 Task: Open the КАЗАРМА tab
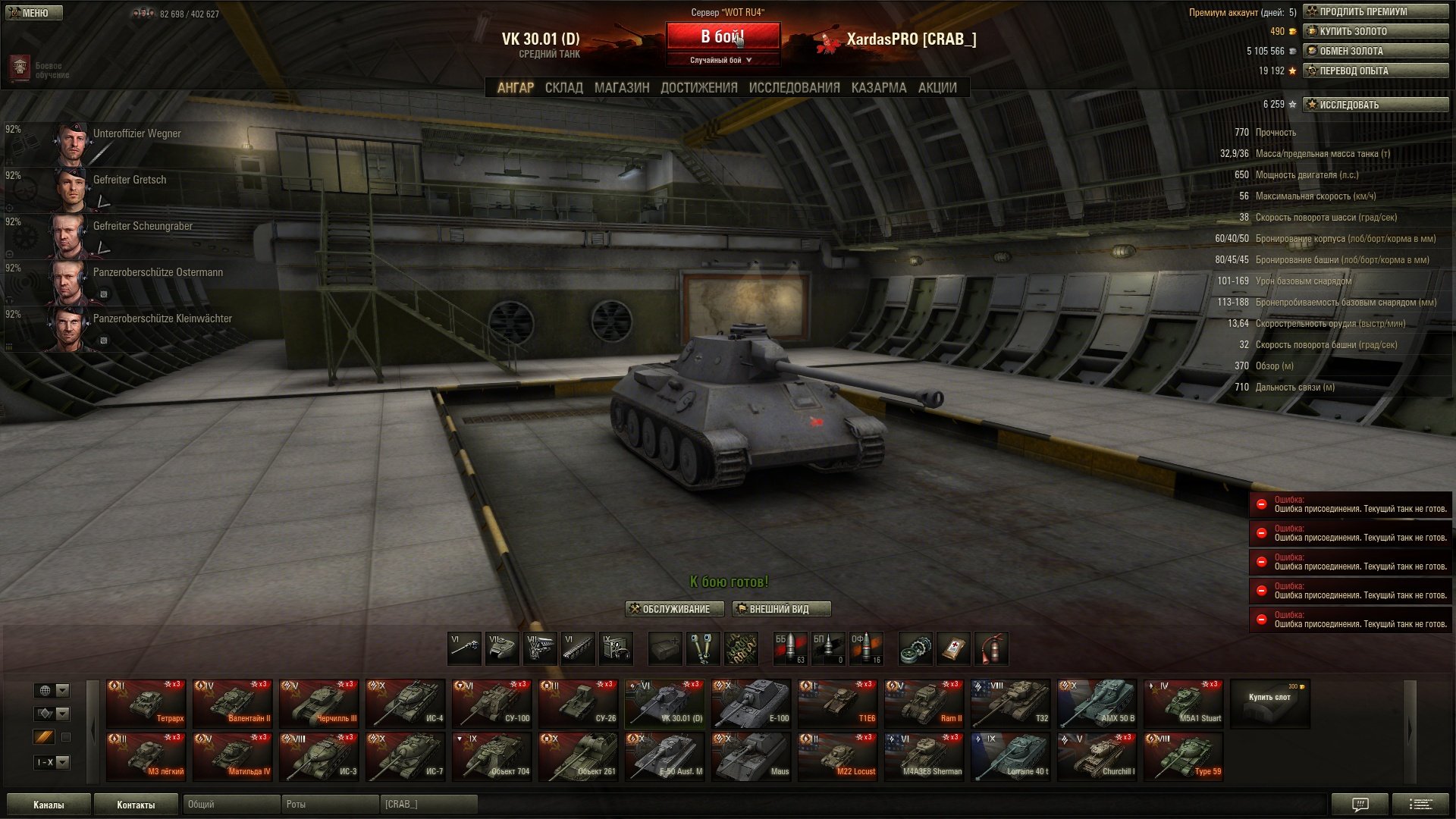[x=878, y=88]
